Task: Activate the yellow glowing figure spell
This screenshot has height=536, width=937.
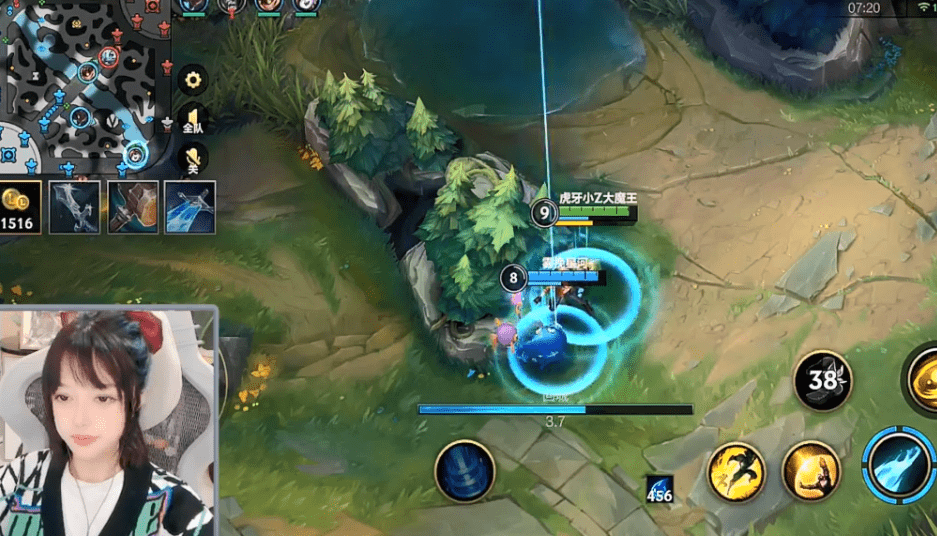Action: [x=810, y=470]
